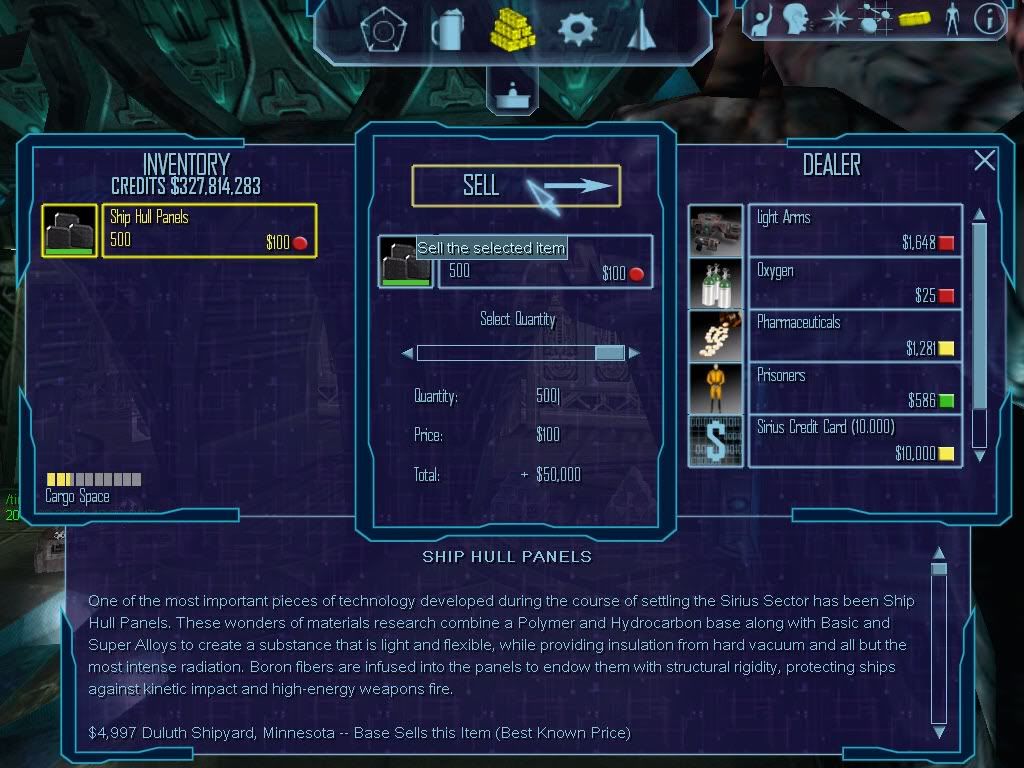Select Ship Hull Panels in inventory
Viewport: 1024px width, 768px height.
pyautogui.click(x=209, y=230)
